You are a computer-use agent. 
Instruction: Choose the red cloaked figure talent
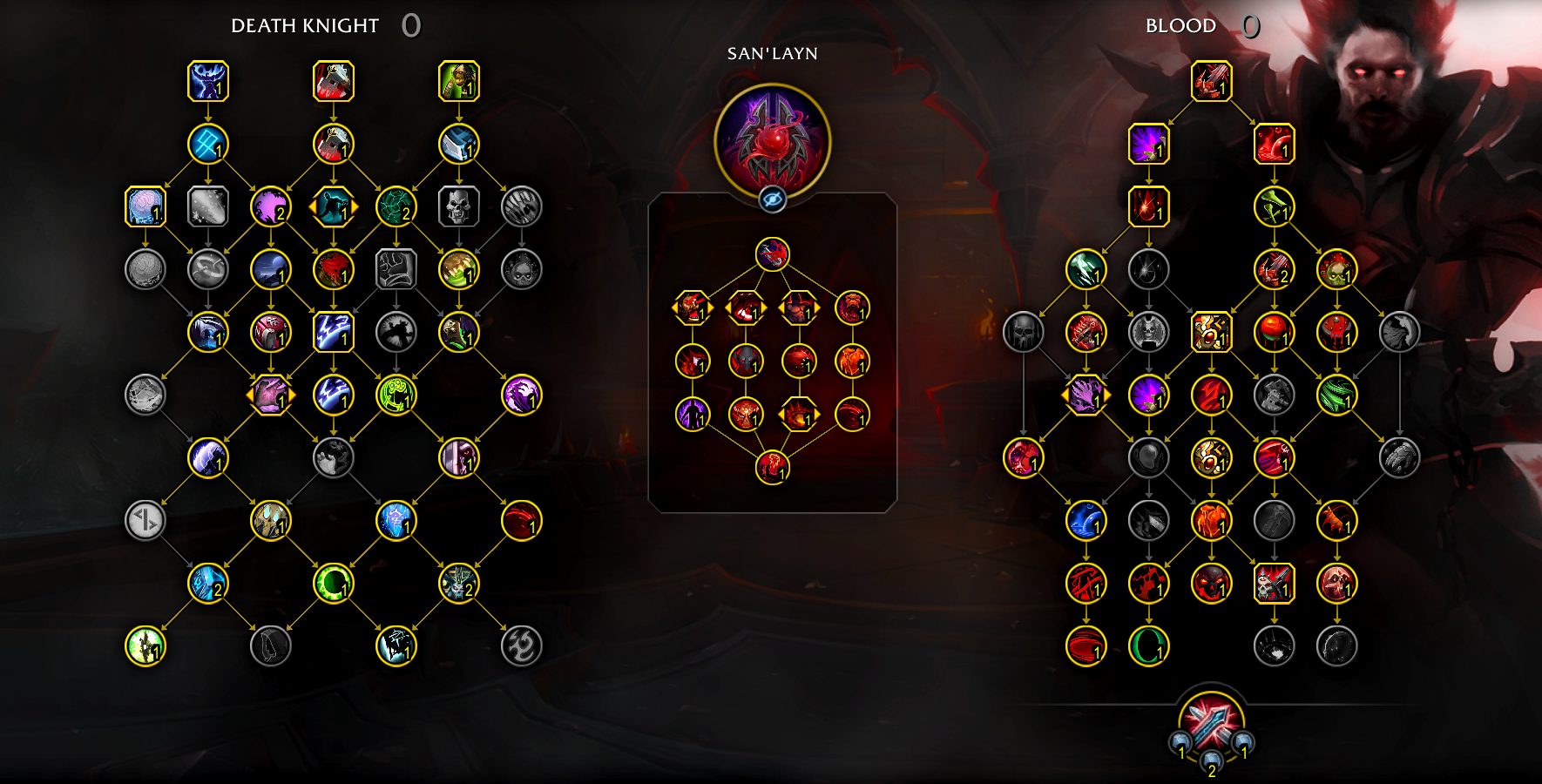[x=334, y=269]
